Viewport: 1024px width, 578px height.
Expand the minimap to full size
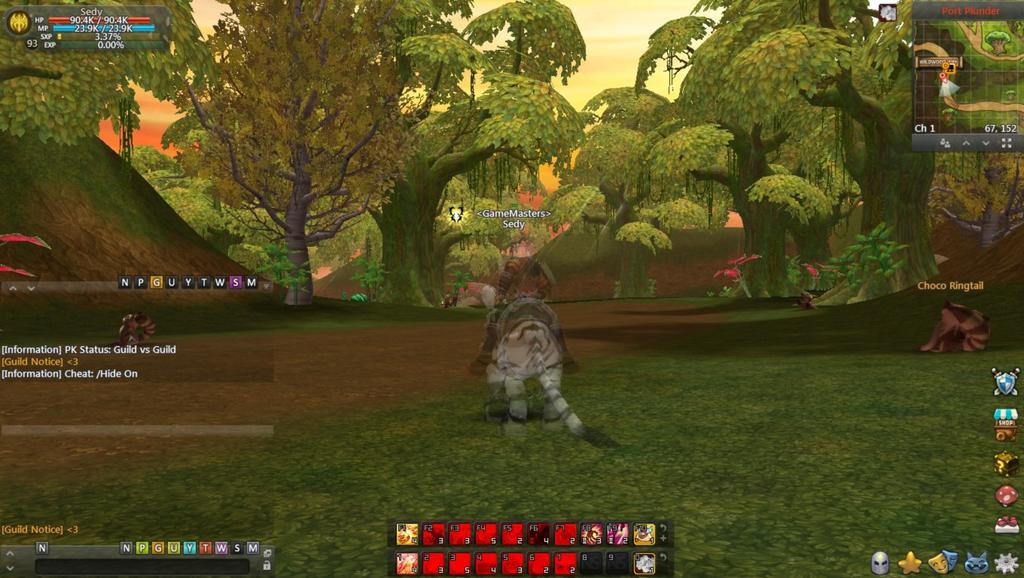[x=1006, y=143]
